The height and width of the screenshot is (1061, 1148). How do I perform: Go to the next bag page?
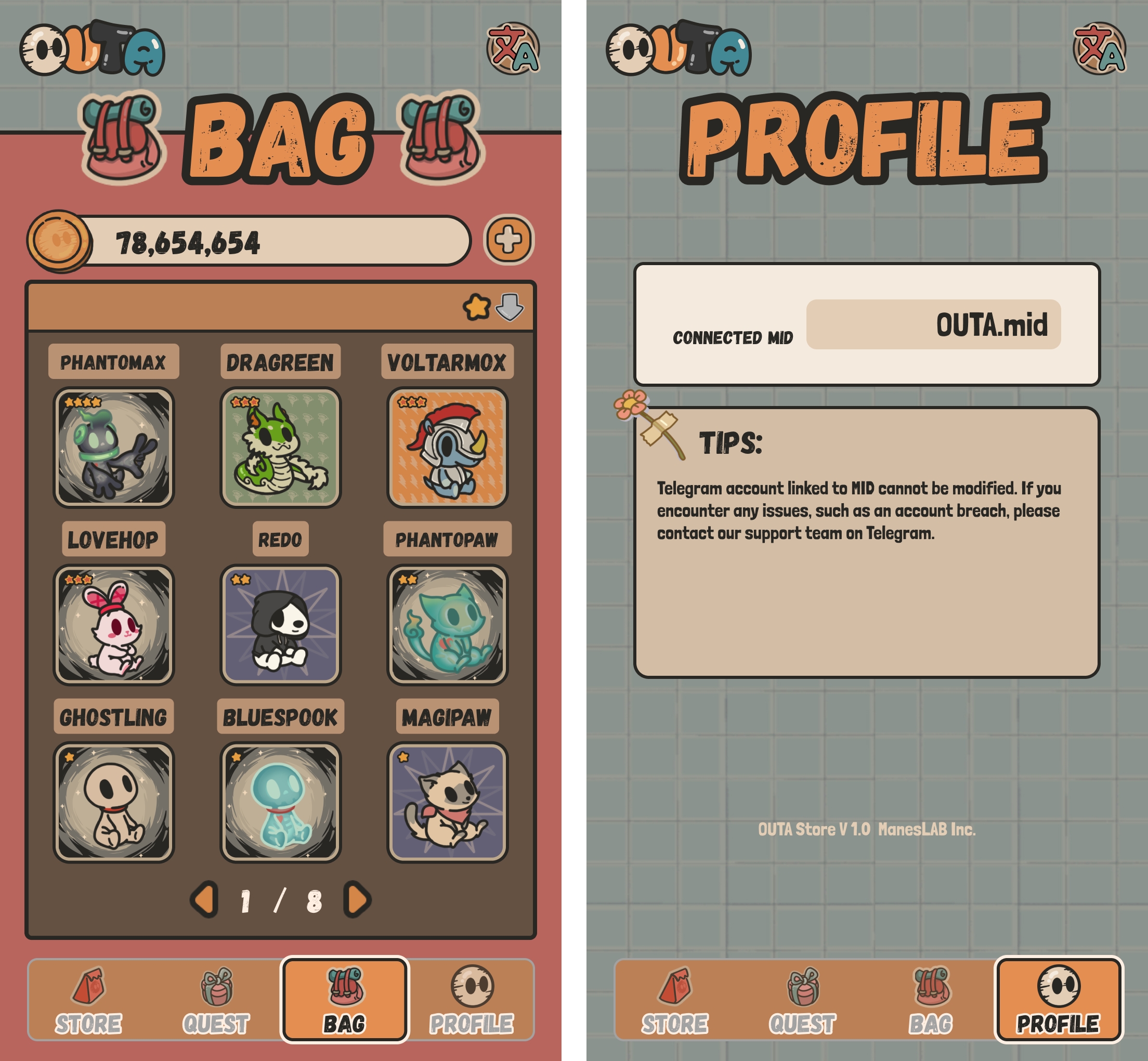point(357,900)
